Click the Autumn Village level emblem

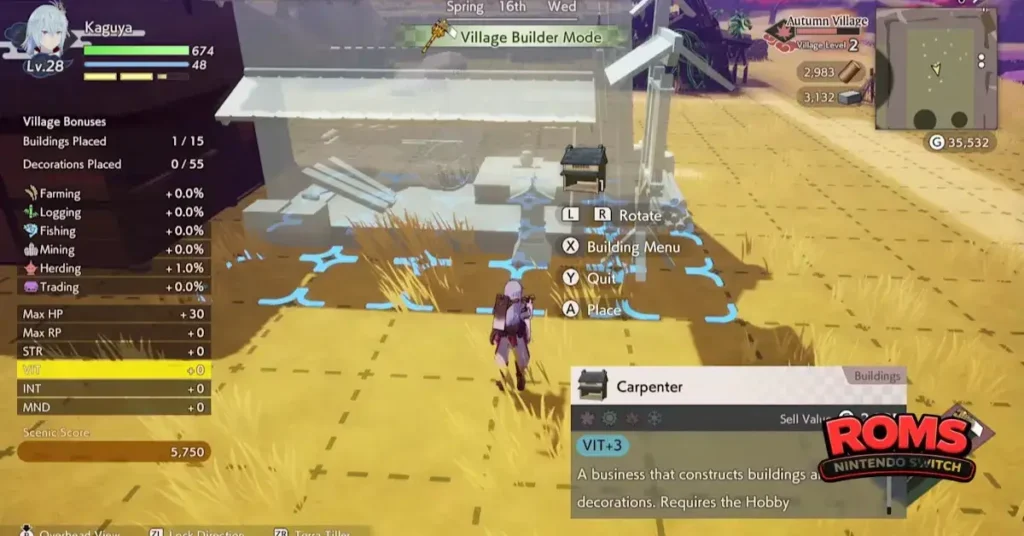(x=782, y=36)
